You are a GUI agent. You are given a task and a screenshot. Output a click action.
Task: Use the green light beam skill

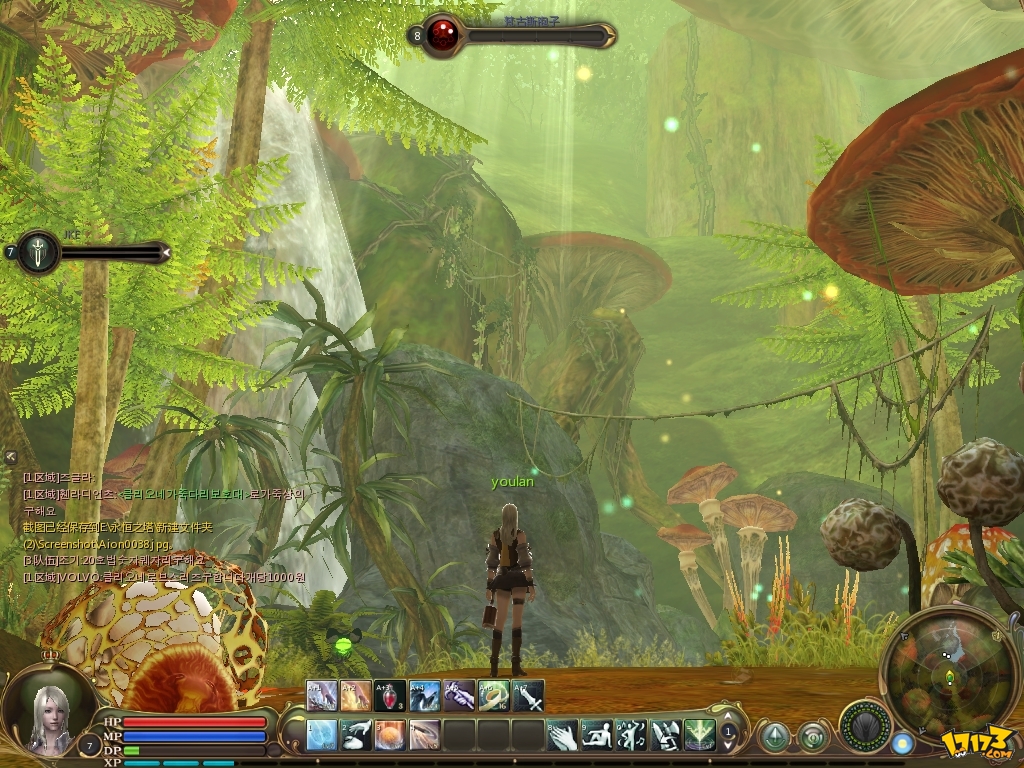[699, 735]
